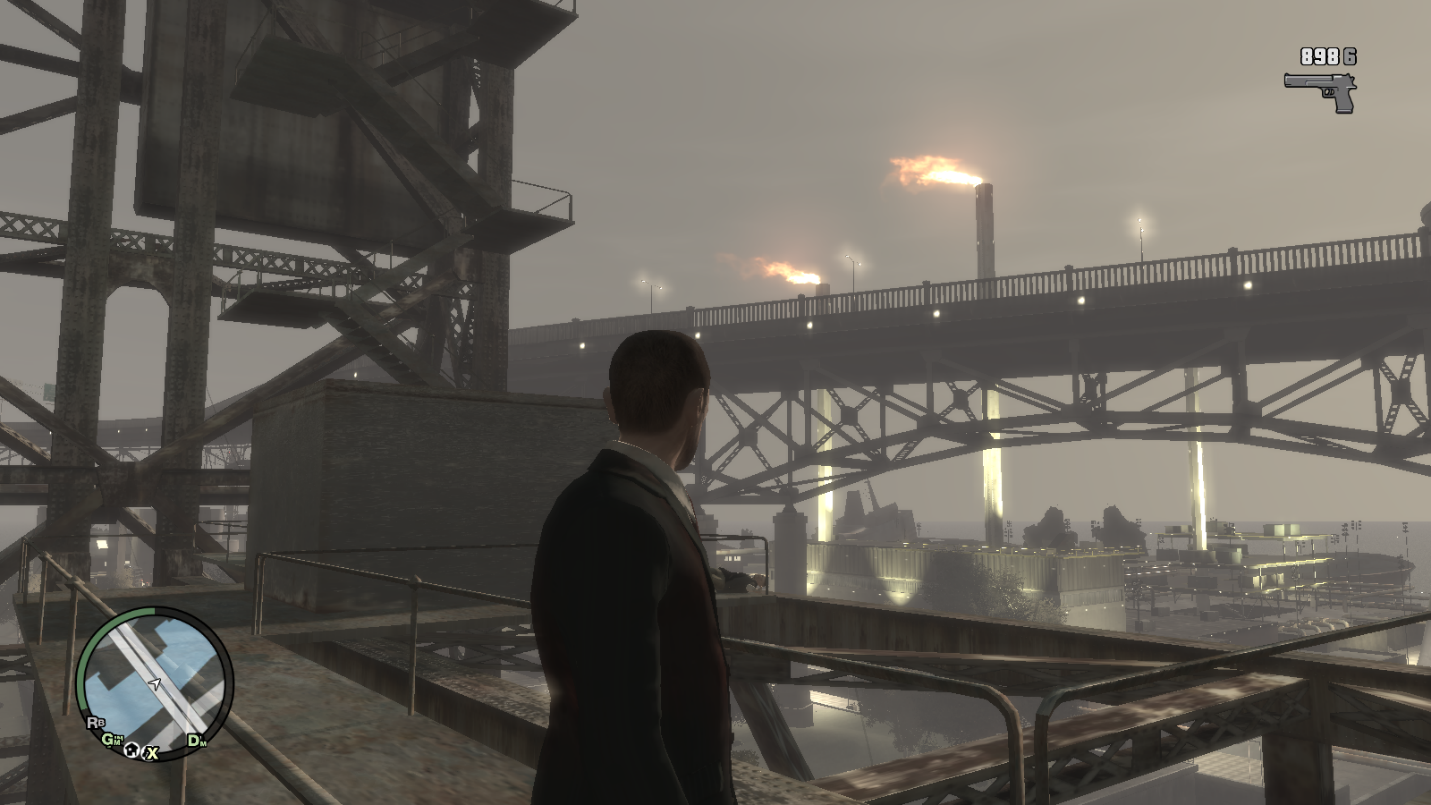Choose the green DM blip on the radar
This screenshot has height=805, width=1431.
click(x=197, y=741)
